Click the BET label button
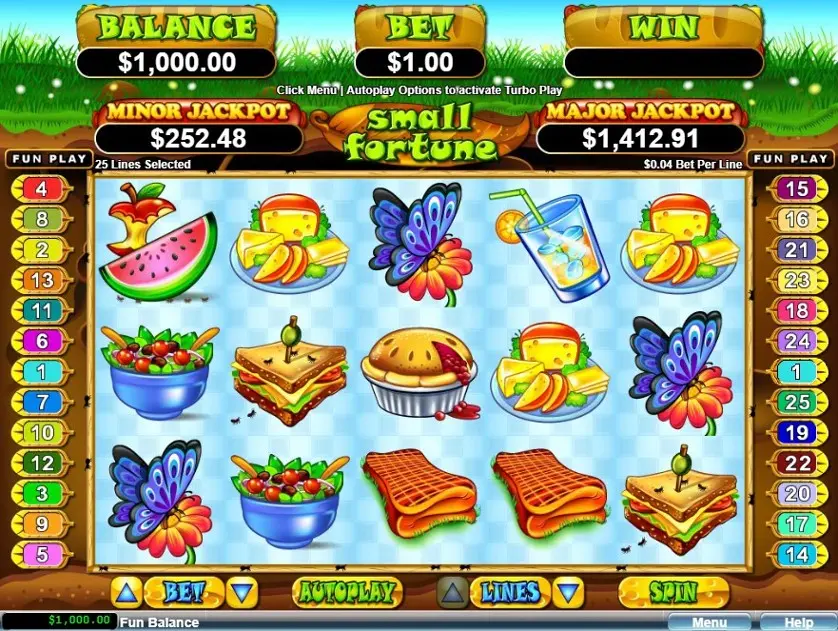This screenshot has width=838, height=631. 182,592
